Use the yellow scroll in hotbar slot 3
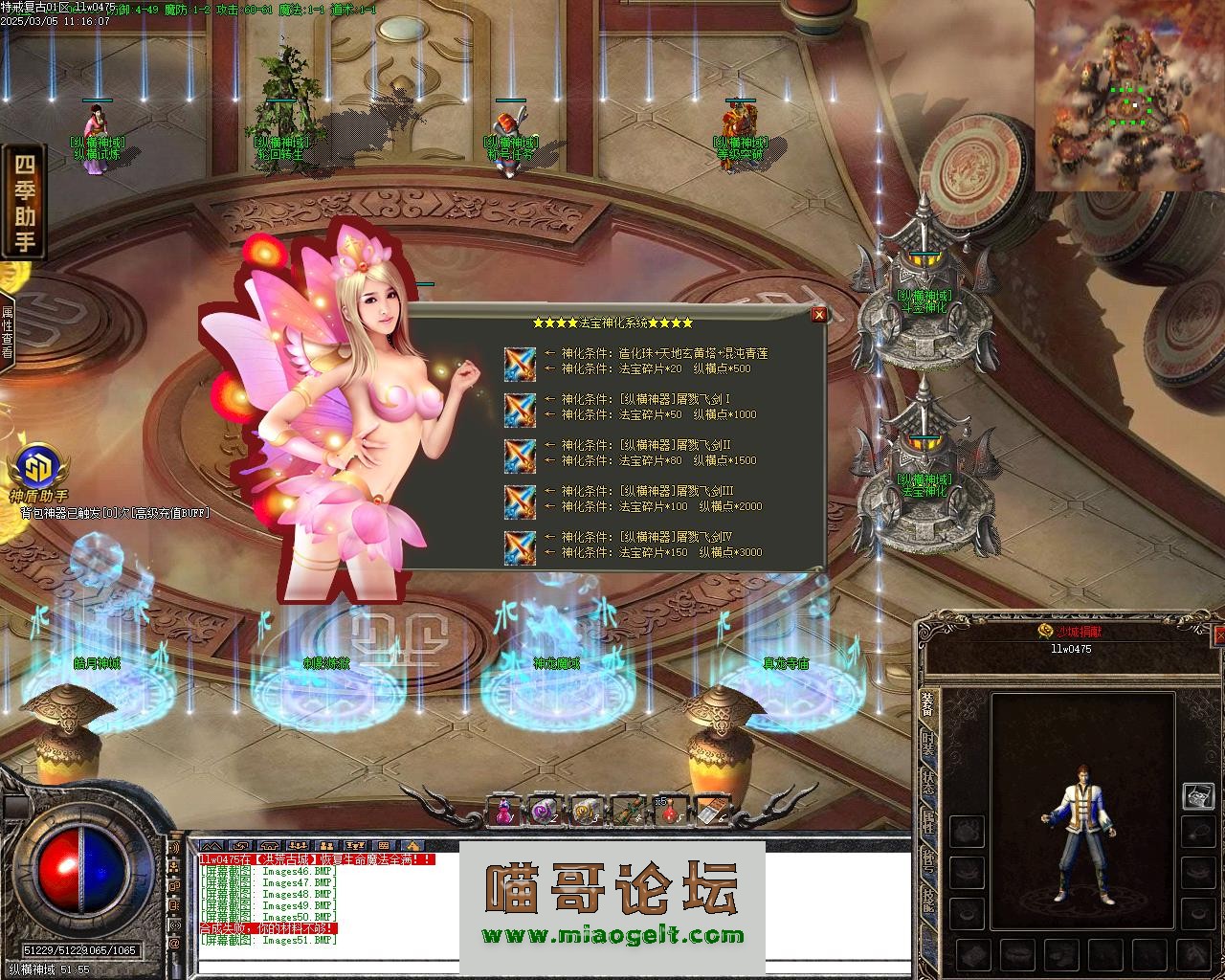 [586, 811]
